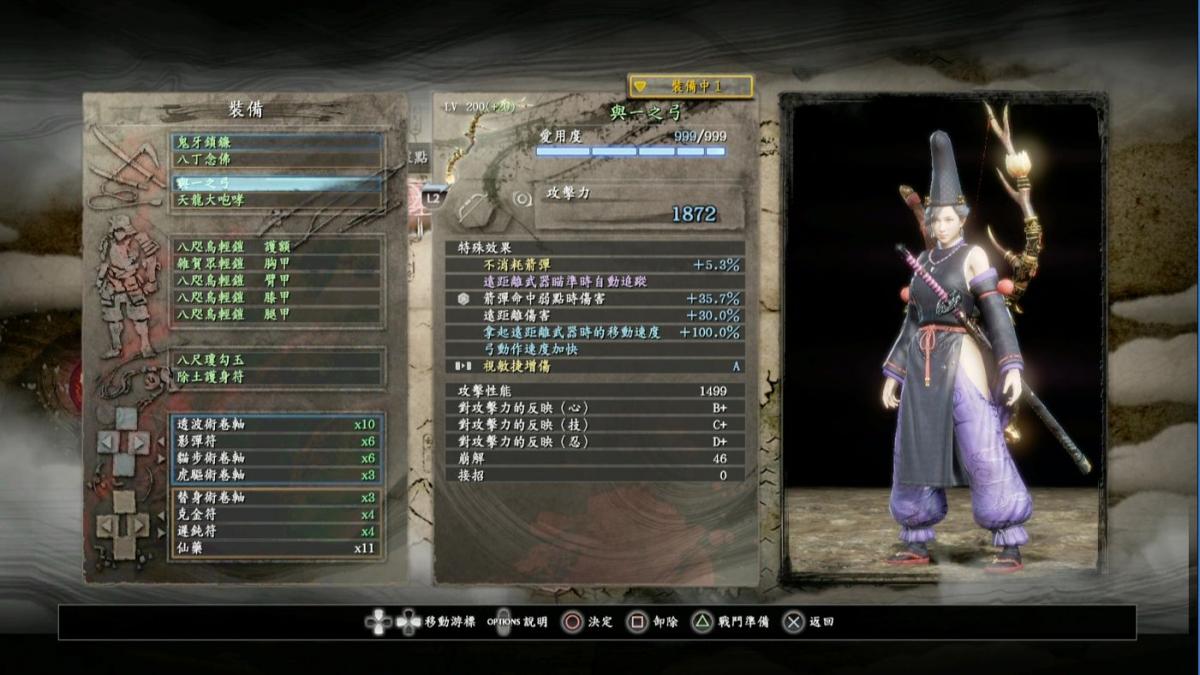Choose the 八丁念佛 weapon slot

tap(276, 159)
